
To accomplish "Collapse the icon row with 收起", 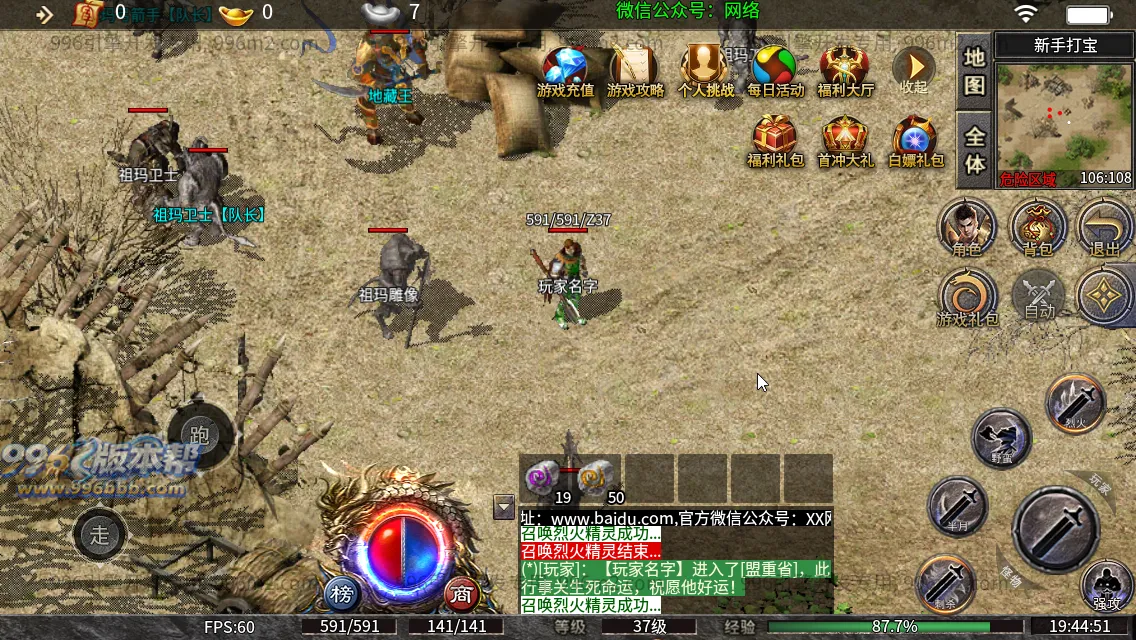I will click(913, 70).
